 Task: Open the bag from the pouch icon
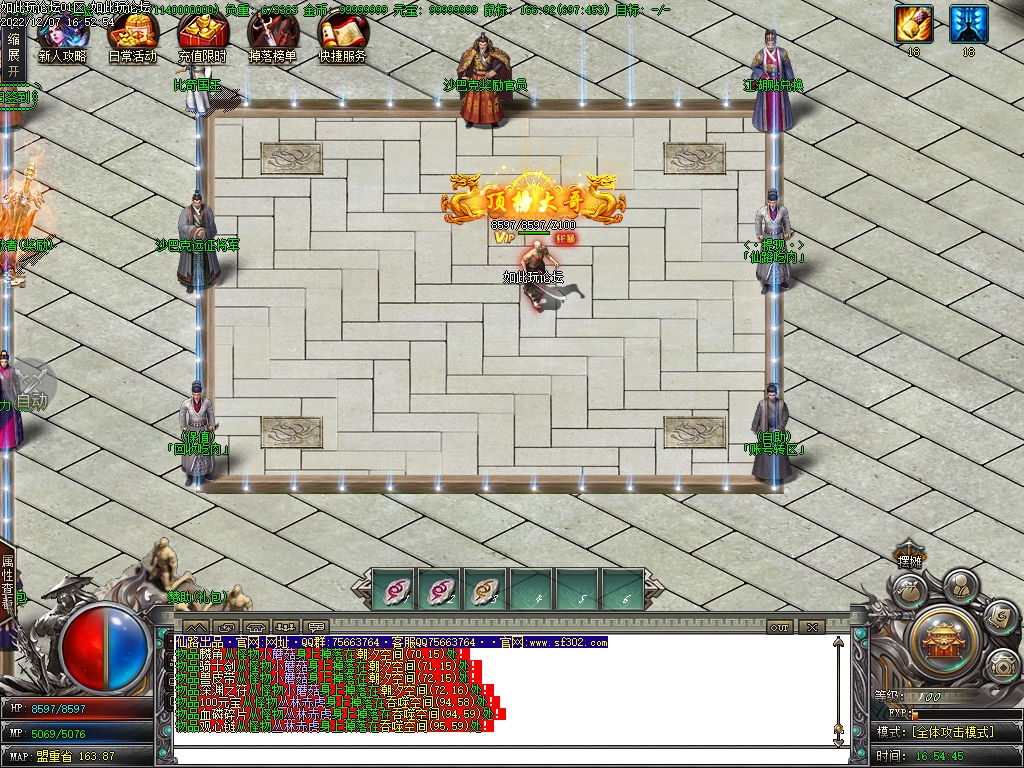(x=907, y=591)
